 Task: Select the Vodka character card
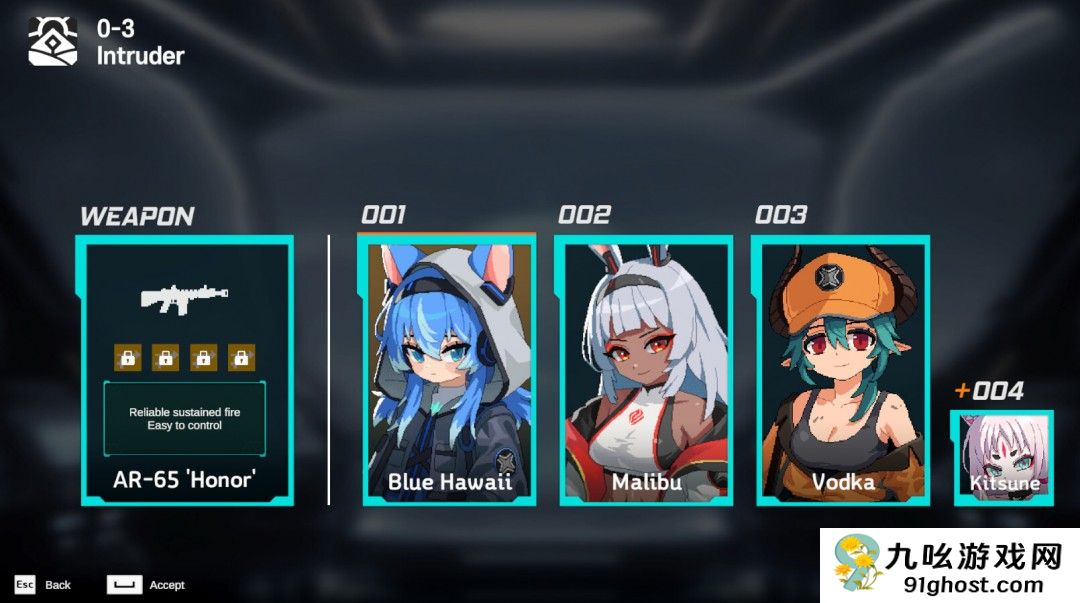(841, 370)
